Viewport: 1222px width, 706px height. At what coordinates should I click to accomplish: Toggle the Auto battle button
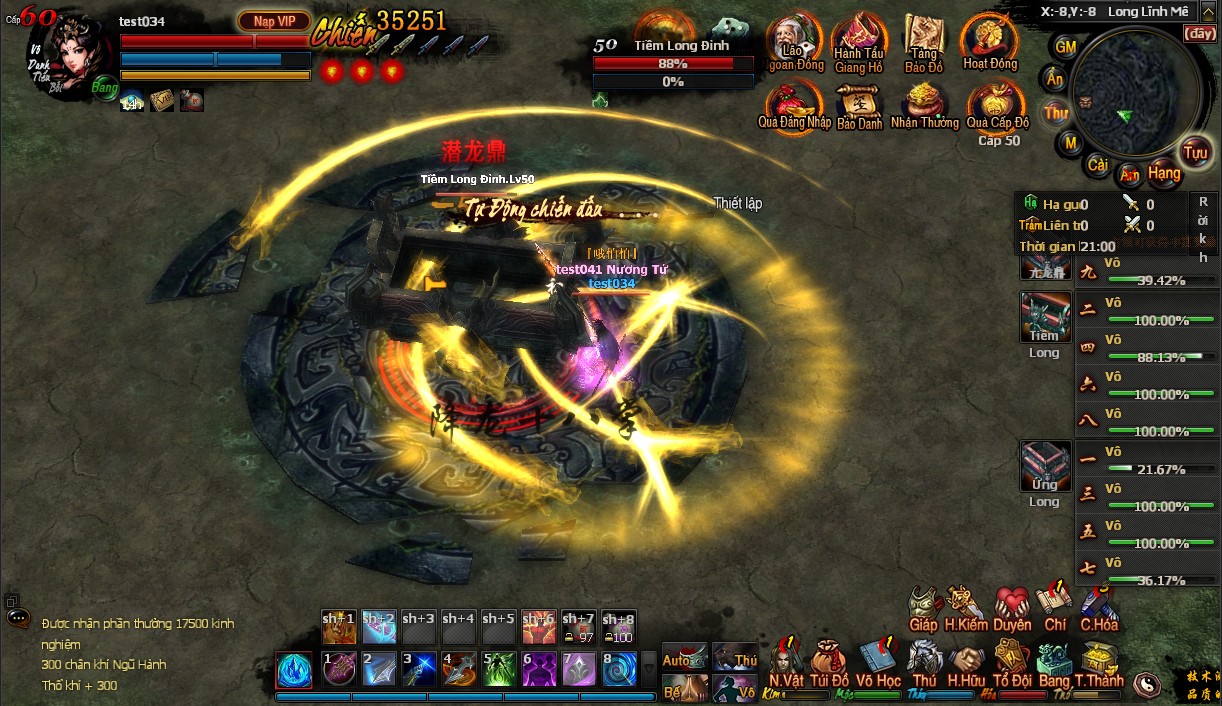(x=685, y=657)
